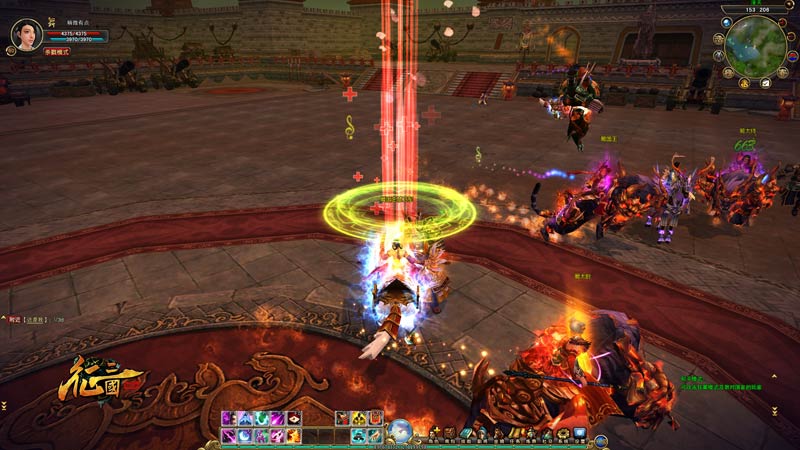800x450 pixels.
Task: Click the round blue button ending the bottom bar
Action: tap(600, 440)
